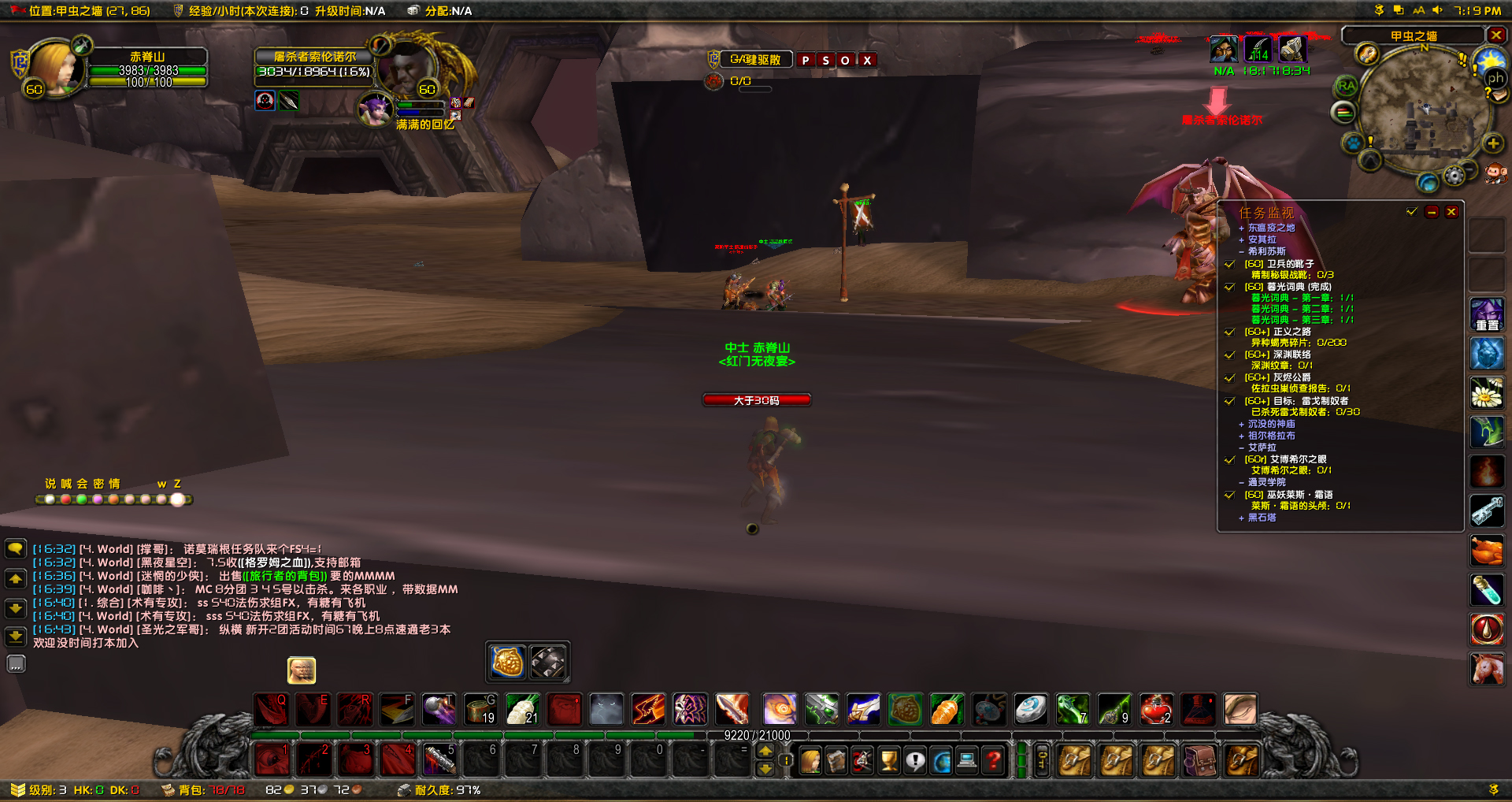The image size is (1512, 802).
Task: Open minimap options with the gear icon
Action: point(1454,176)
